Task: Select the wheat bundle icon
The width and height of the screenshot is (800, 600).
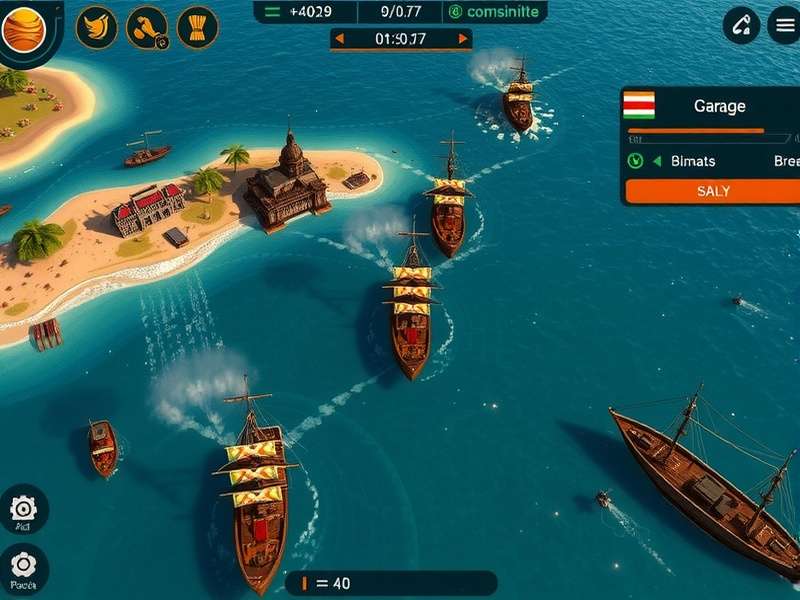Action: tap(198, 27)
